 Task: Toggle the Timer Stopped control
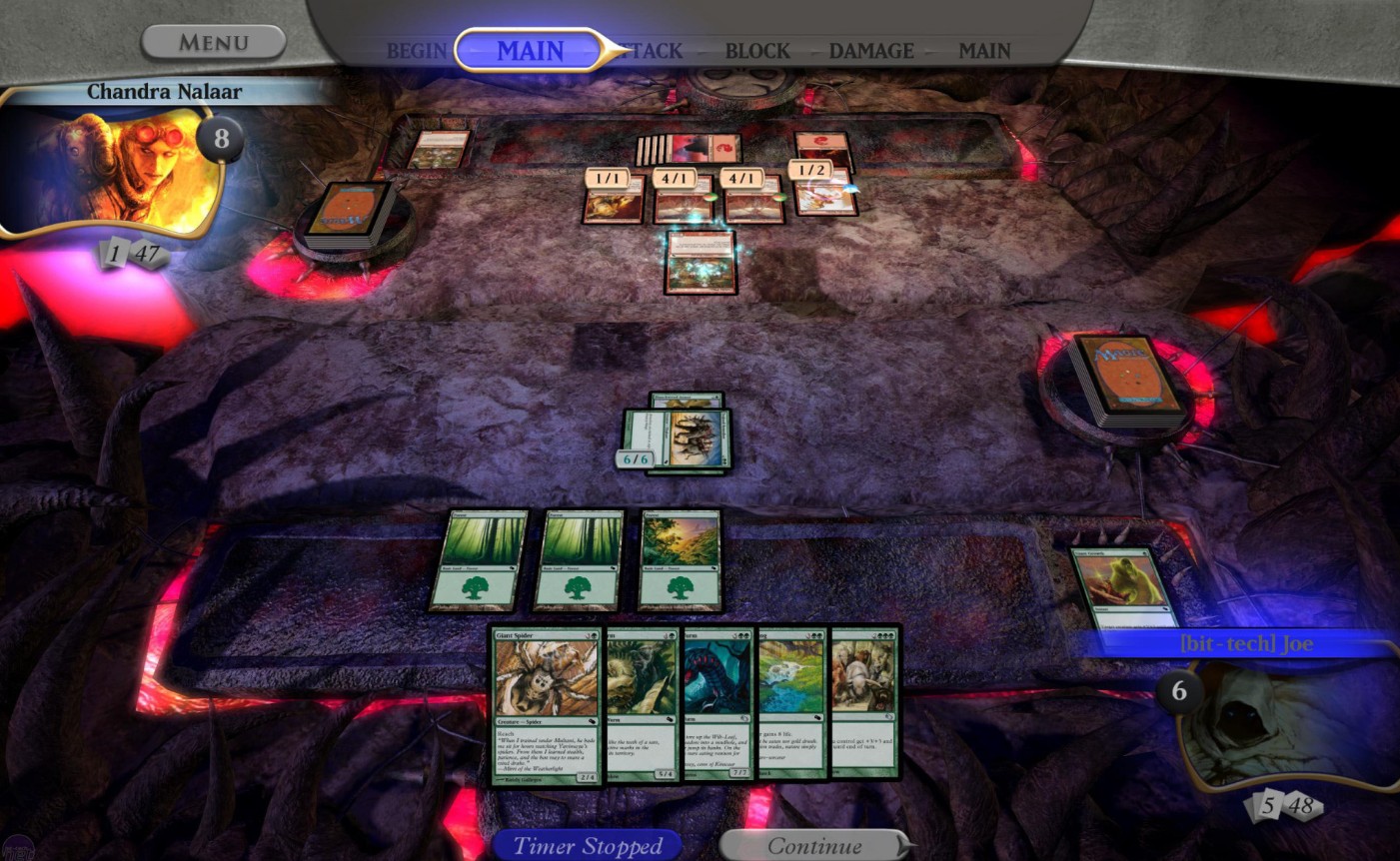click(x=588, y=845)
